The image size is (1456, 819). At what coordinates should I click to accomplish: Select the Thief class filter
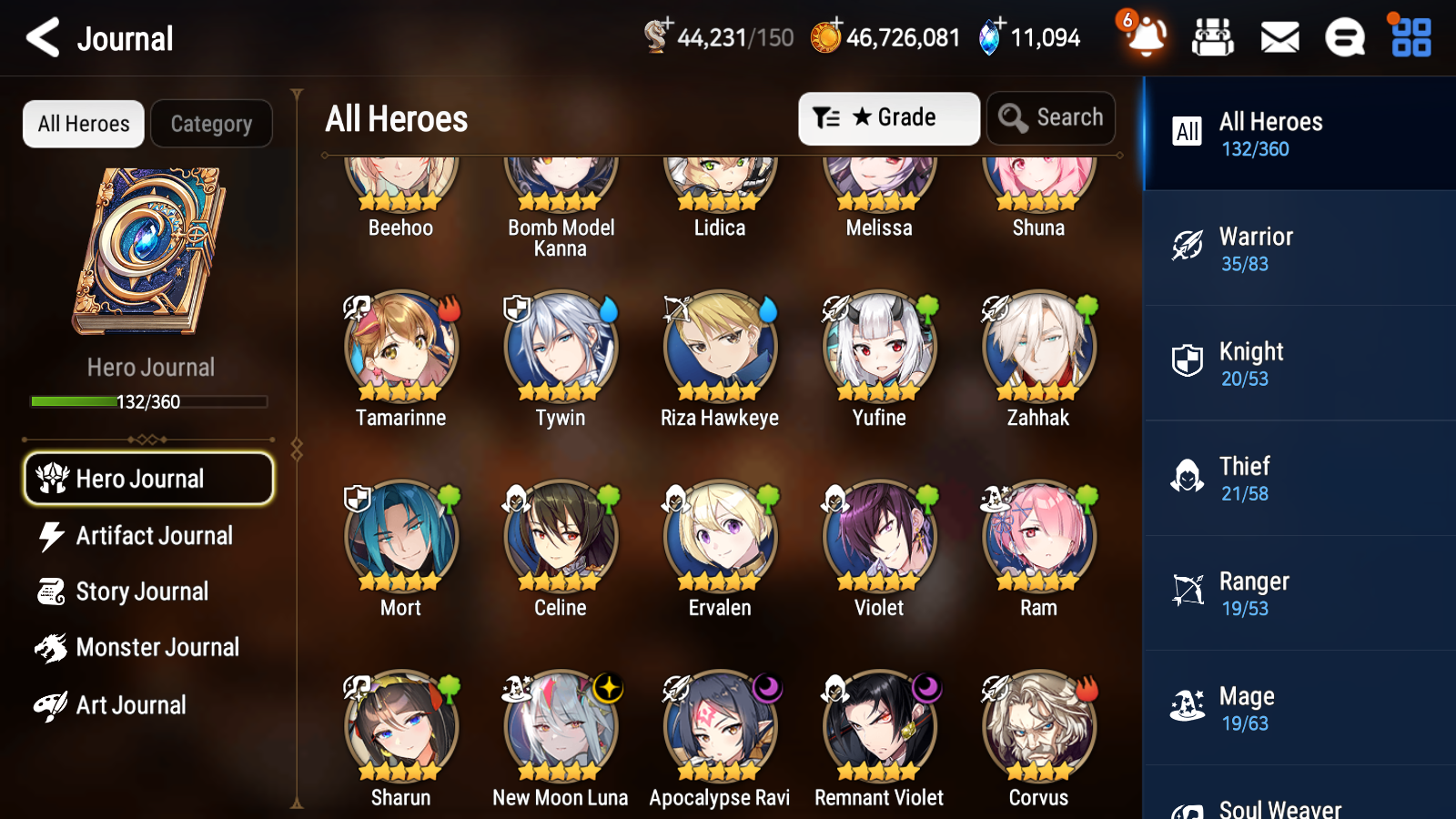pos(1299,478)
